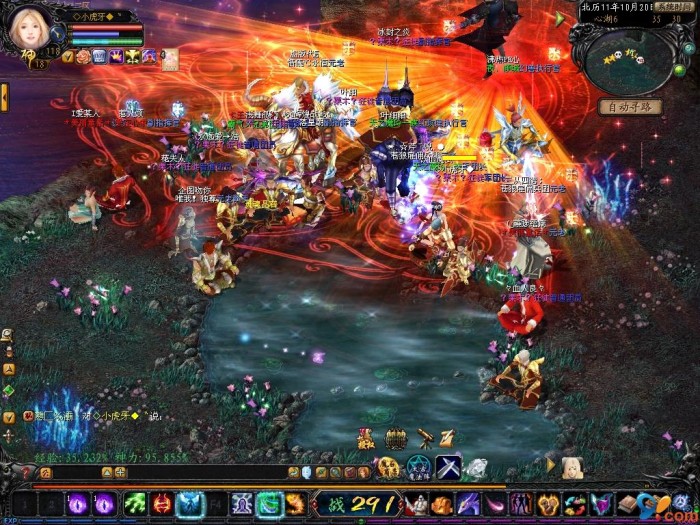Click the 系统时间 system time button
This screenshot has width=700, height=525.
point(672,6)
